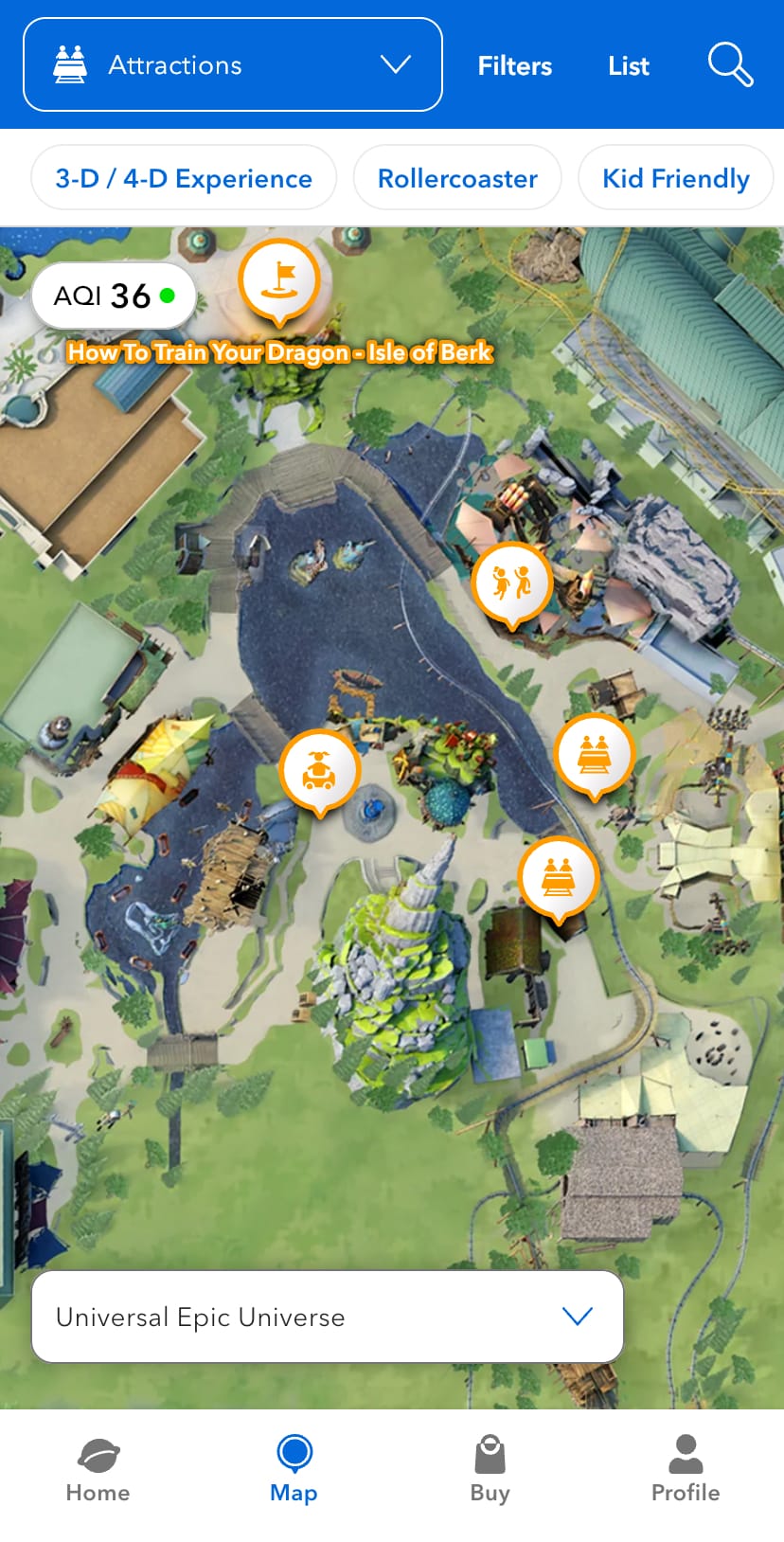Open the Filters options

[514, 65]
